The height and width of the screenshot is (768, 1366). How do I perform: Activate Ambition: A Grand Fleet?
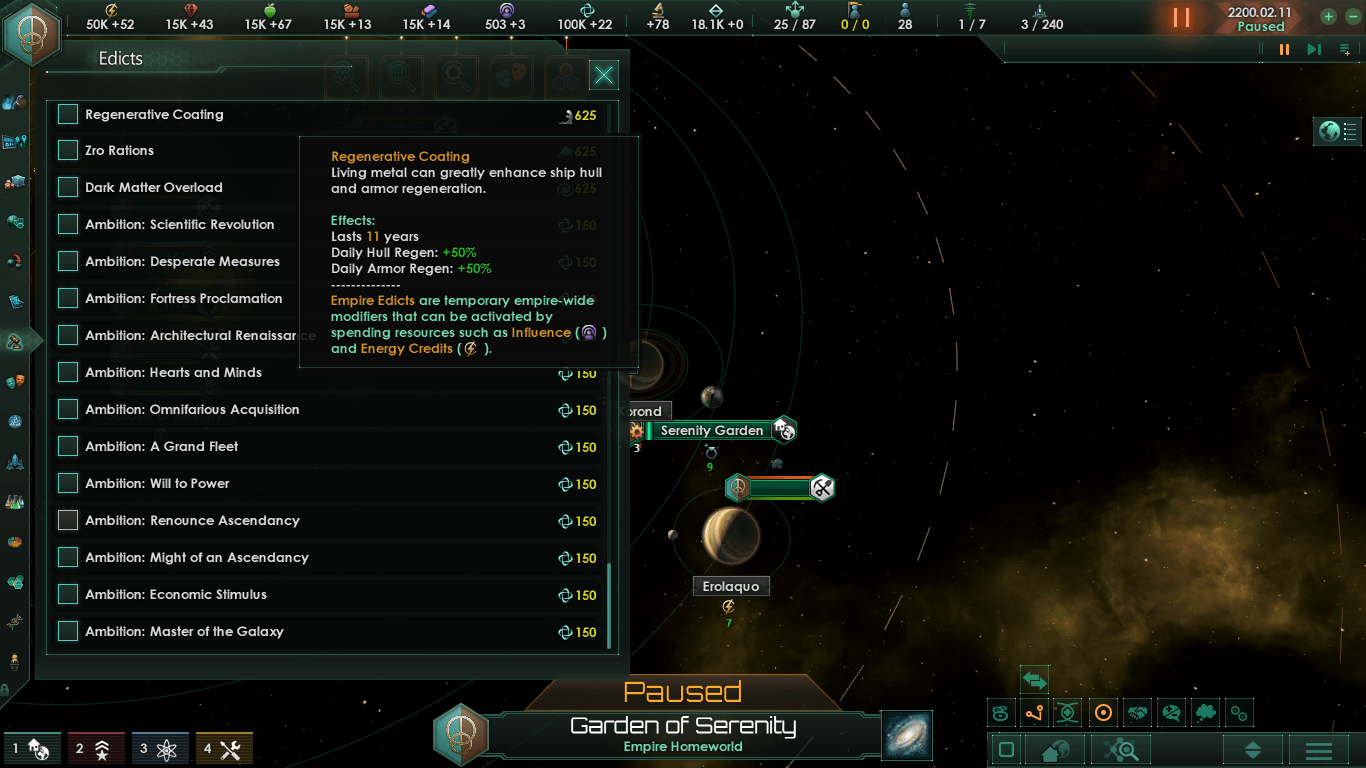tap(68, 447)
